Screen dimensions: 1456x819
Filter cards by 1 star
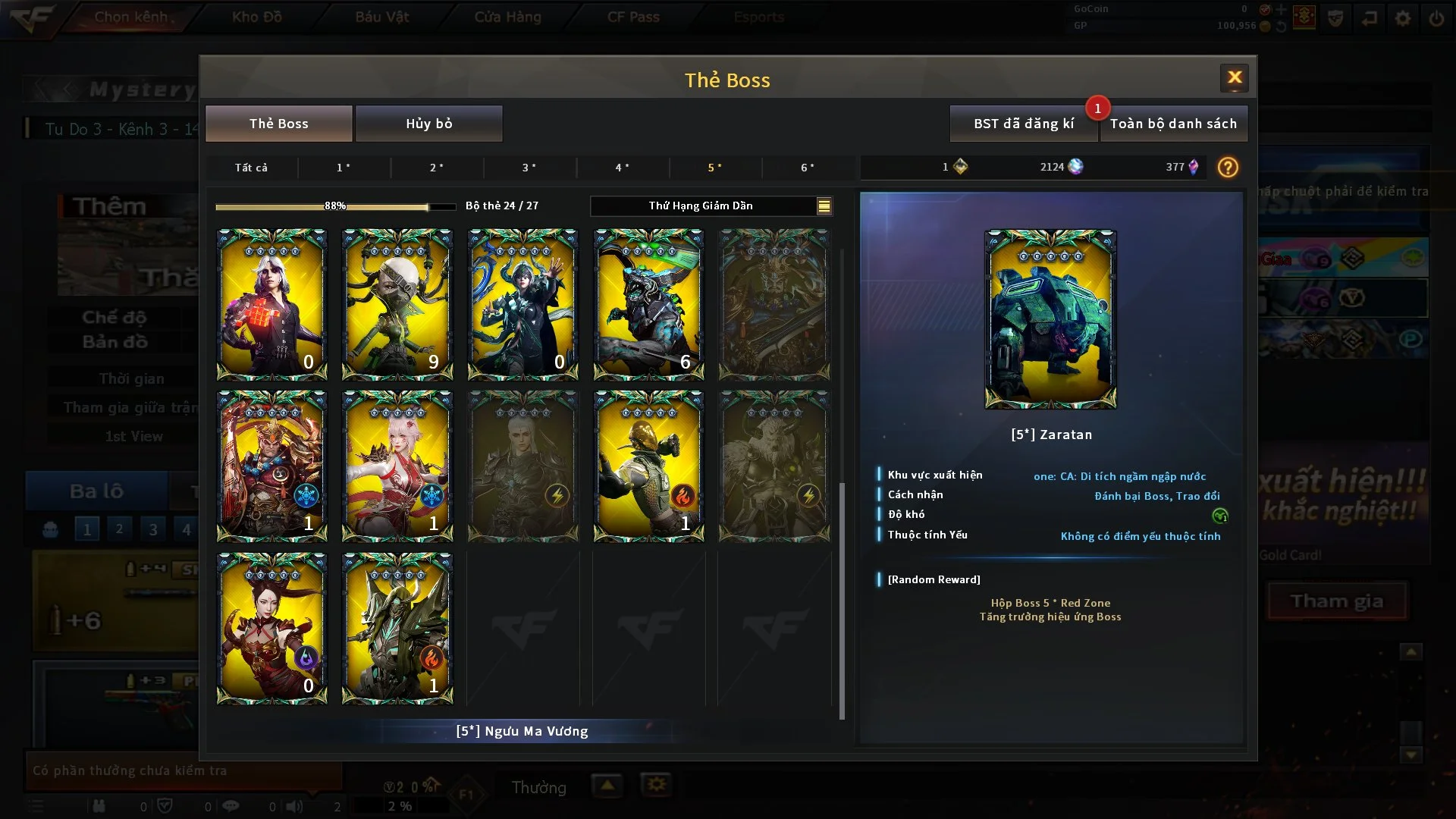tap(344, 168)
